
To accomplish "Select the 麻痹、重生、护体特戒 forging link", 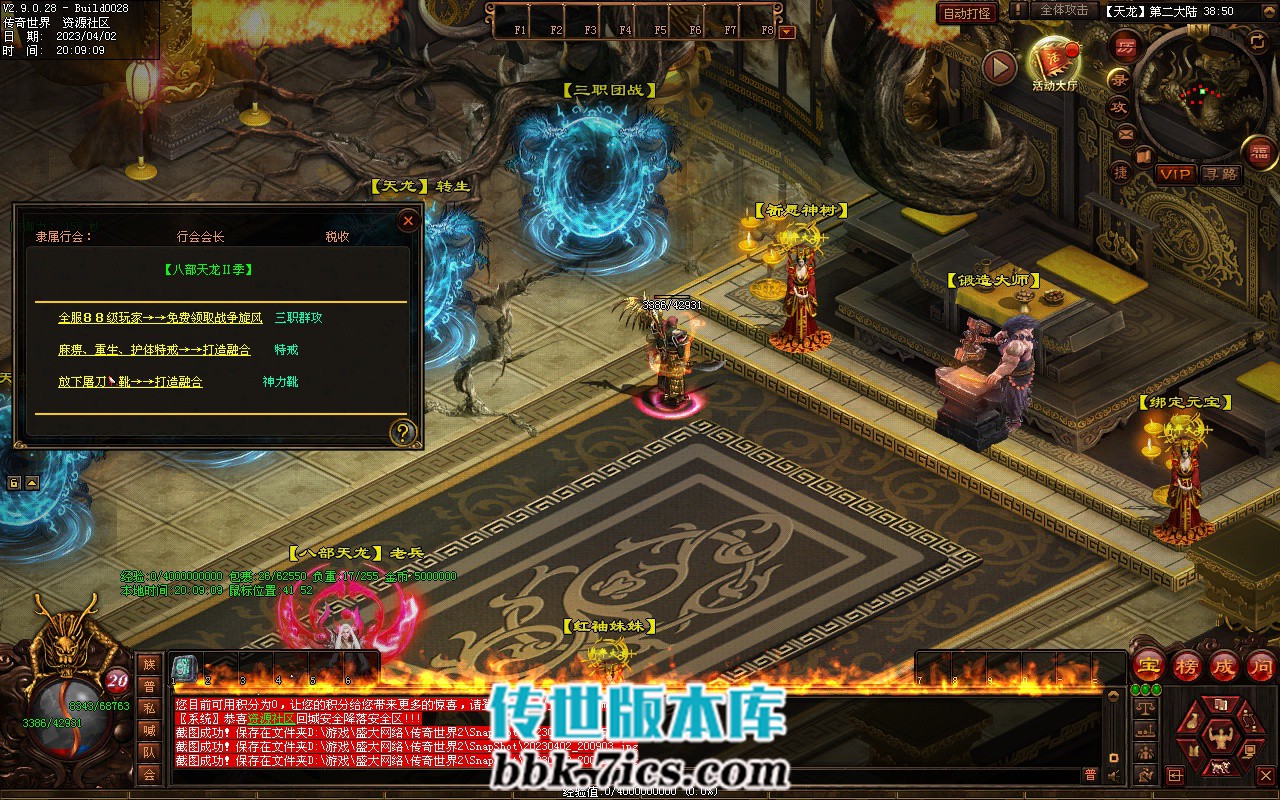I will click(155, 350).
